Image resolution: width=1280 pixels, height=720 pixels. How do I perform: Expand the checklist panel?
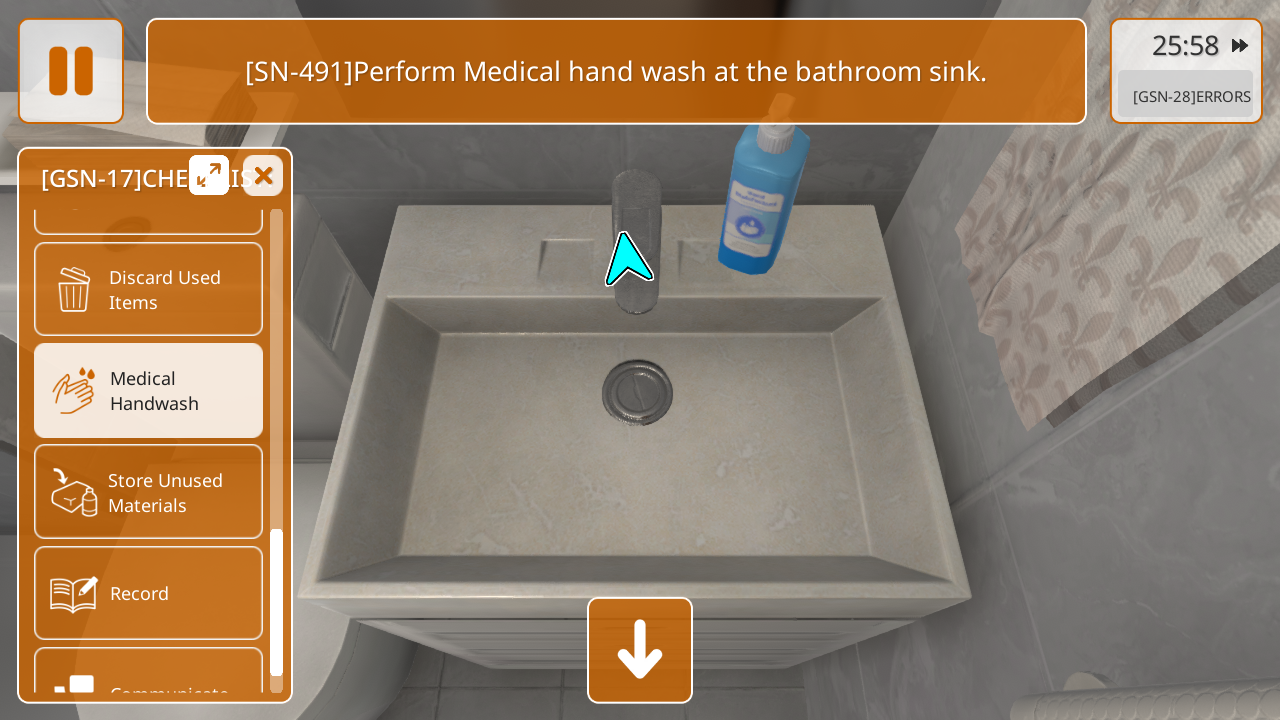click(x=209, y=176)
